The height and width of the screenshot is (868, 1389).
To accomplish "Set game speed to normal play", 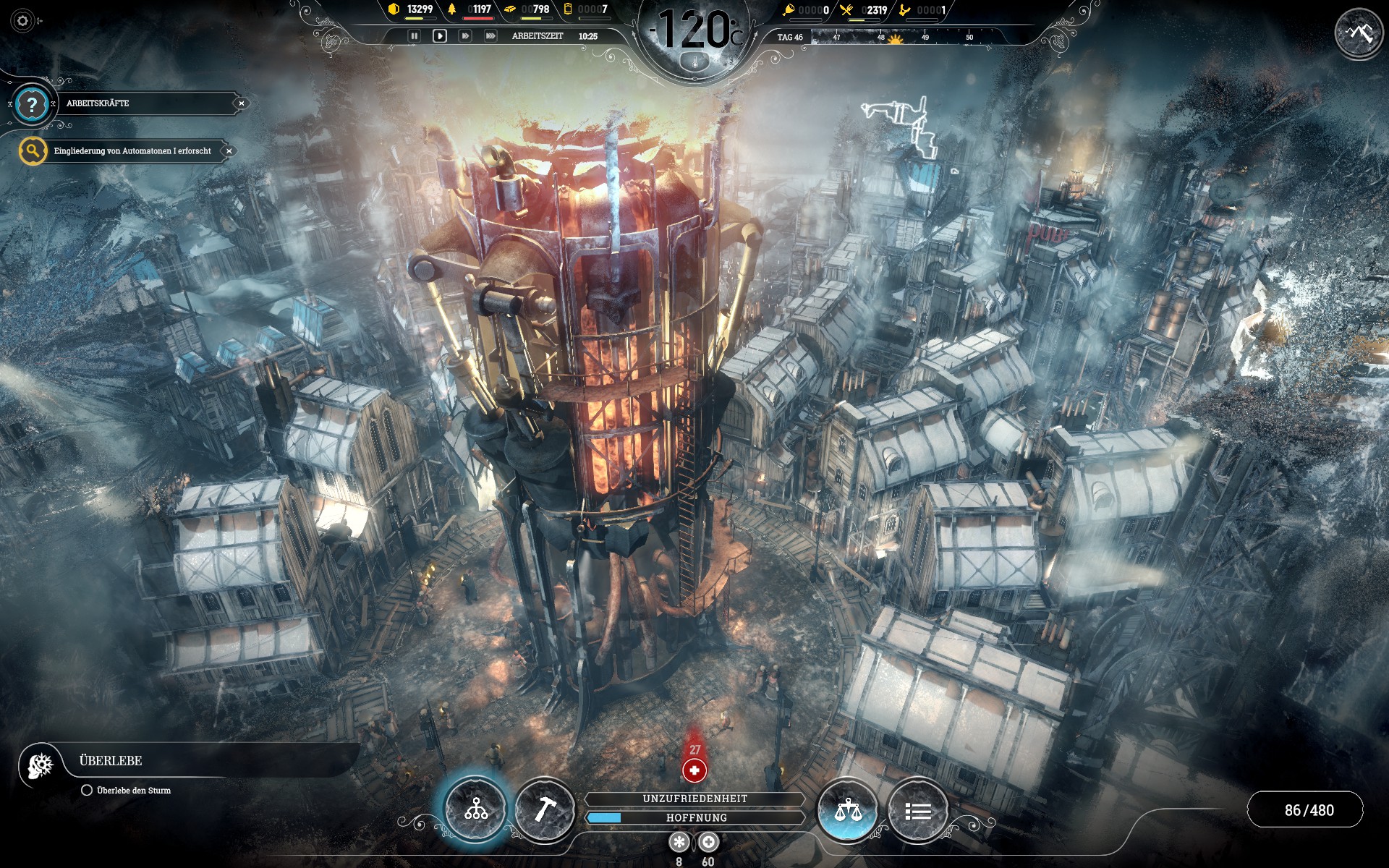I will [439, 35].
